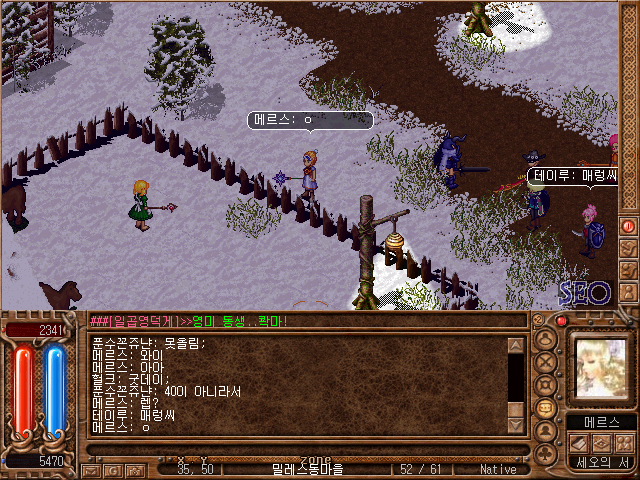Click the four-dots grid icon button
The image size is (640, 480).
point(622,442)
